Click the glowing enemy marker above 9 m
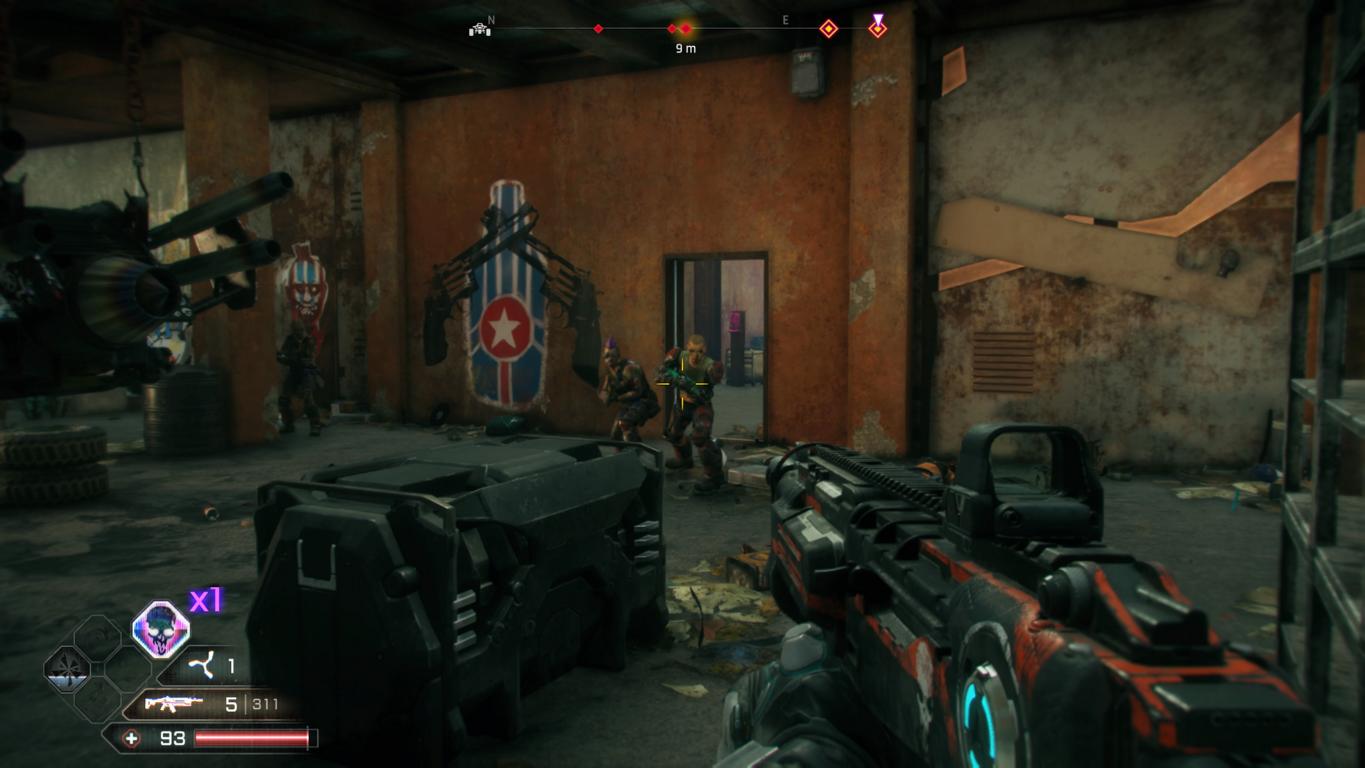 tap(685, 29)
